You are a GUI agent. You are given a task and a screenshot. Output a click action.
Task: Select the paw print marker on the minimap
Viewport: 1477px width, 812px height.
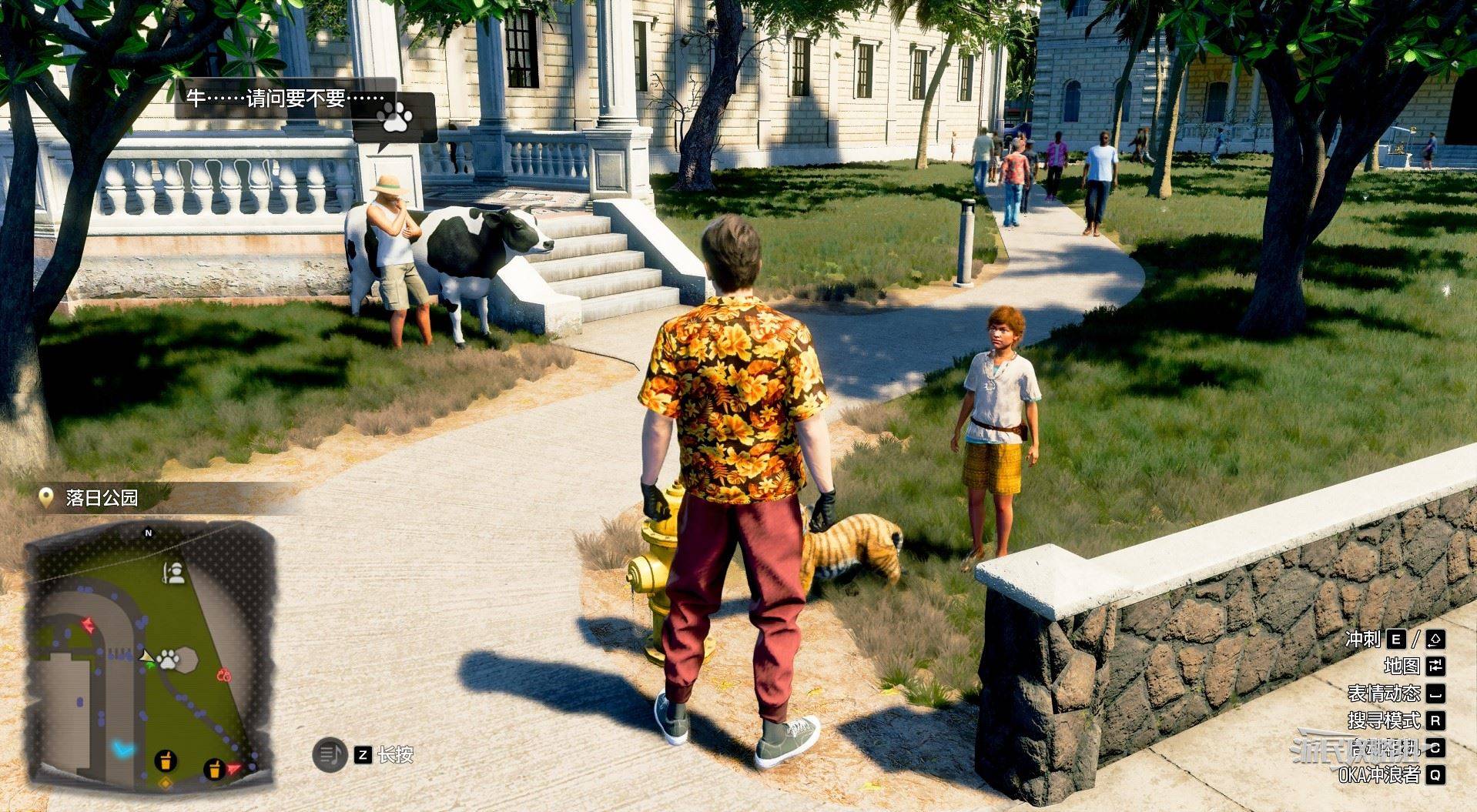point(168,659)
